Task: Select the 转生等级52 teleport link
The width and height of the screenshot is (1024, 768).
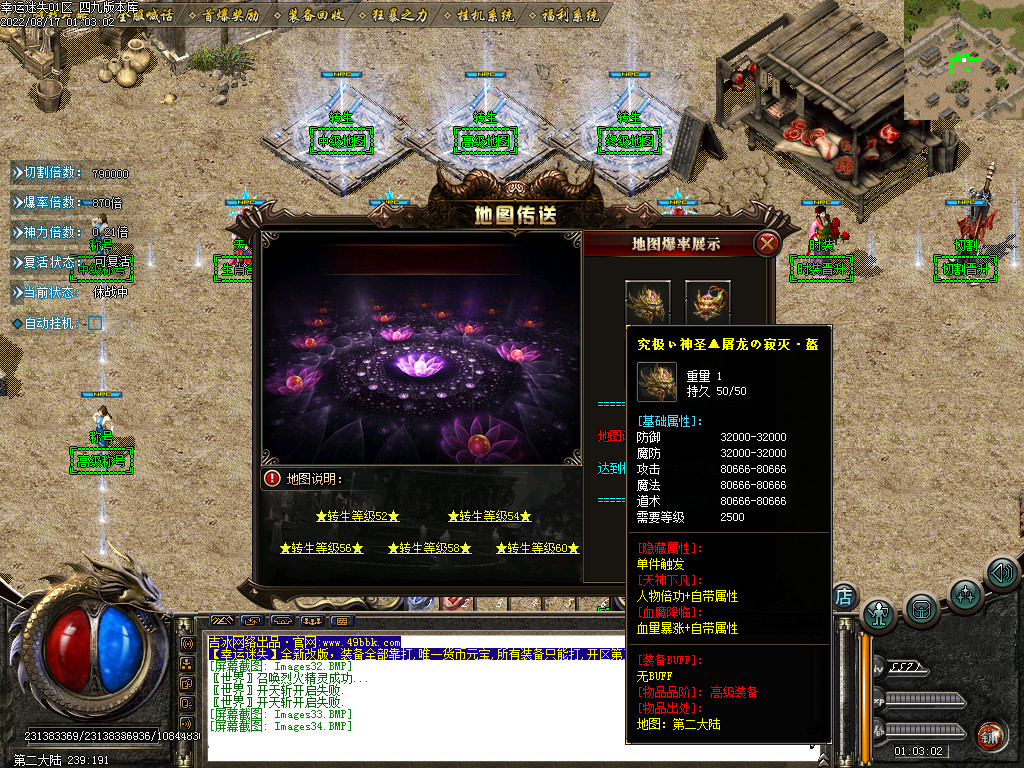Action: point(357,516)
